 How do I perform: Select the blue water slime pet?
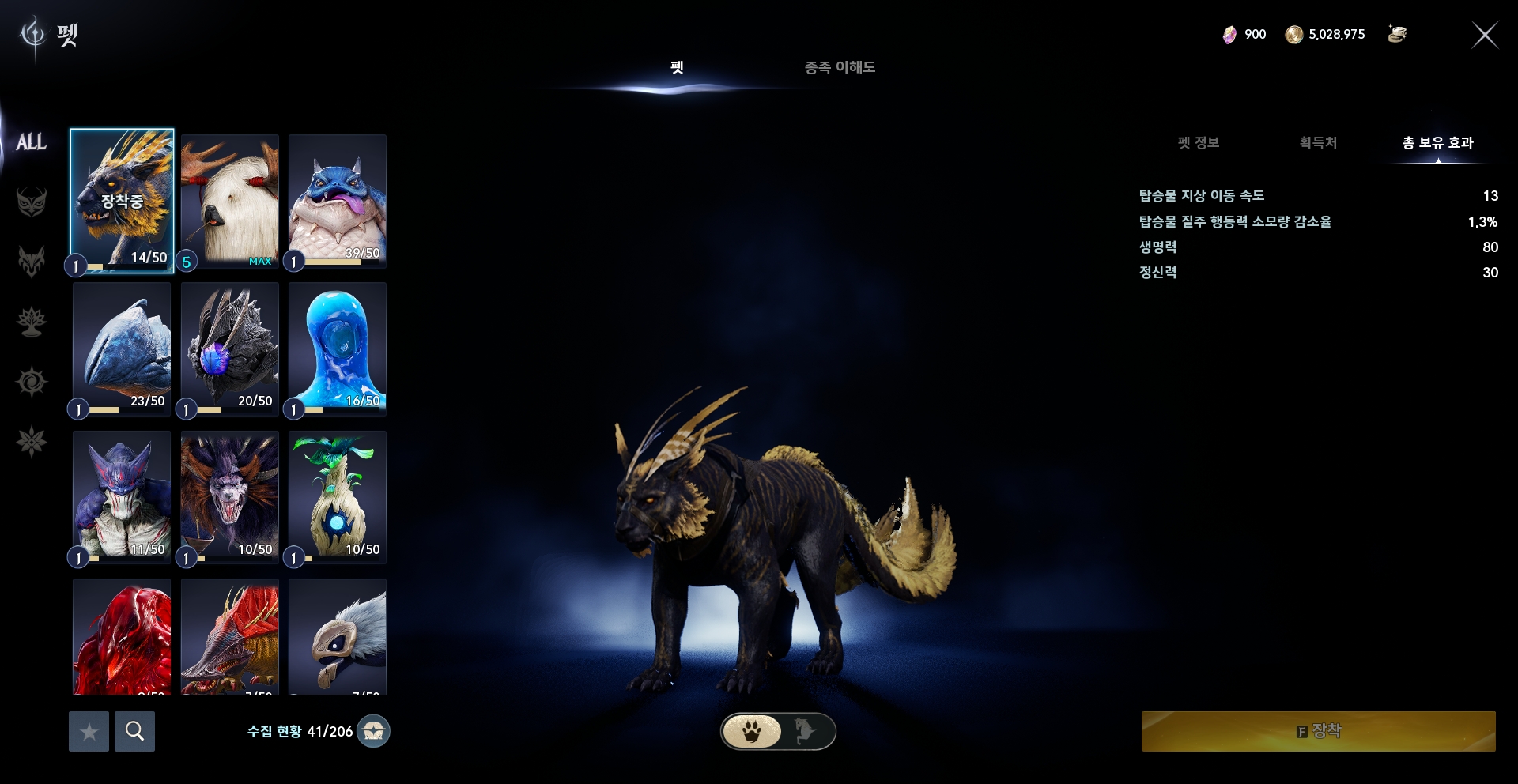point(338,348)
